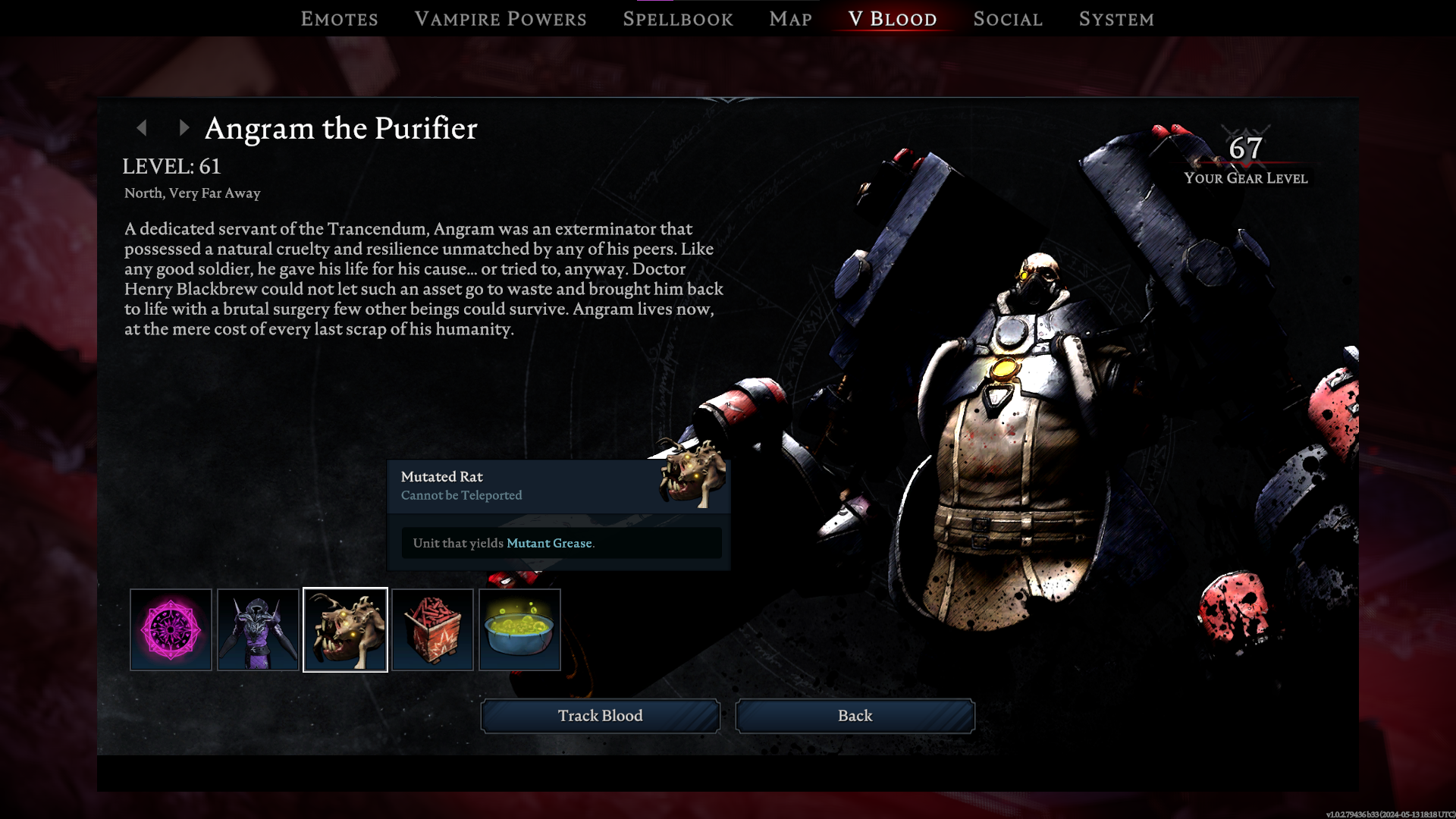1456x819 pixels.
Task: Open the Spellbook tab
Action: 678,19
